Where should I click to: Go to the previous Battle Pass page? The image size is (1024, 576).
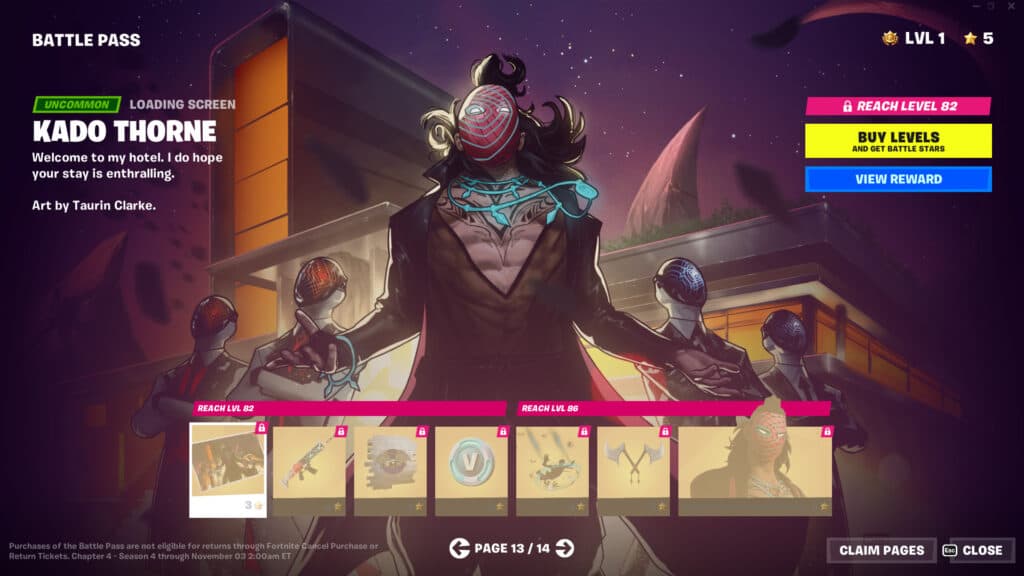click(x=459, y=547)
